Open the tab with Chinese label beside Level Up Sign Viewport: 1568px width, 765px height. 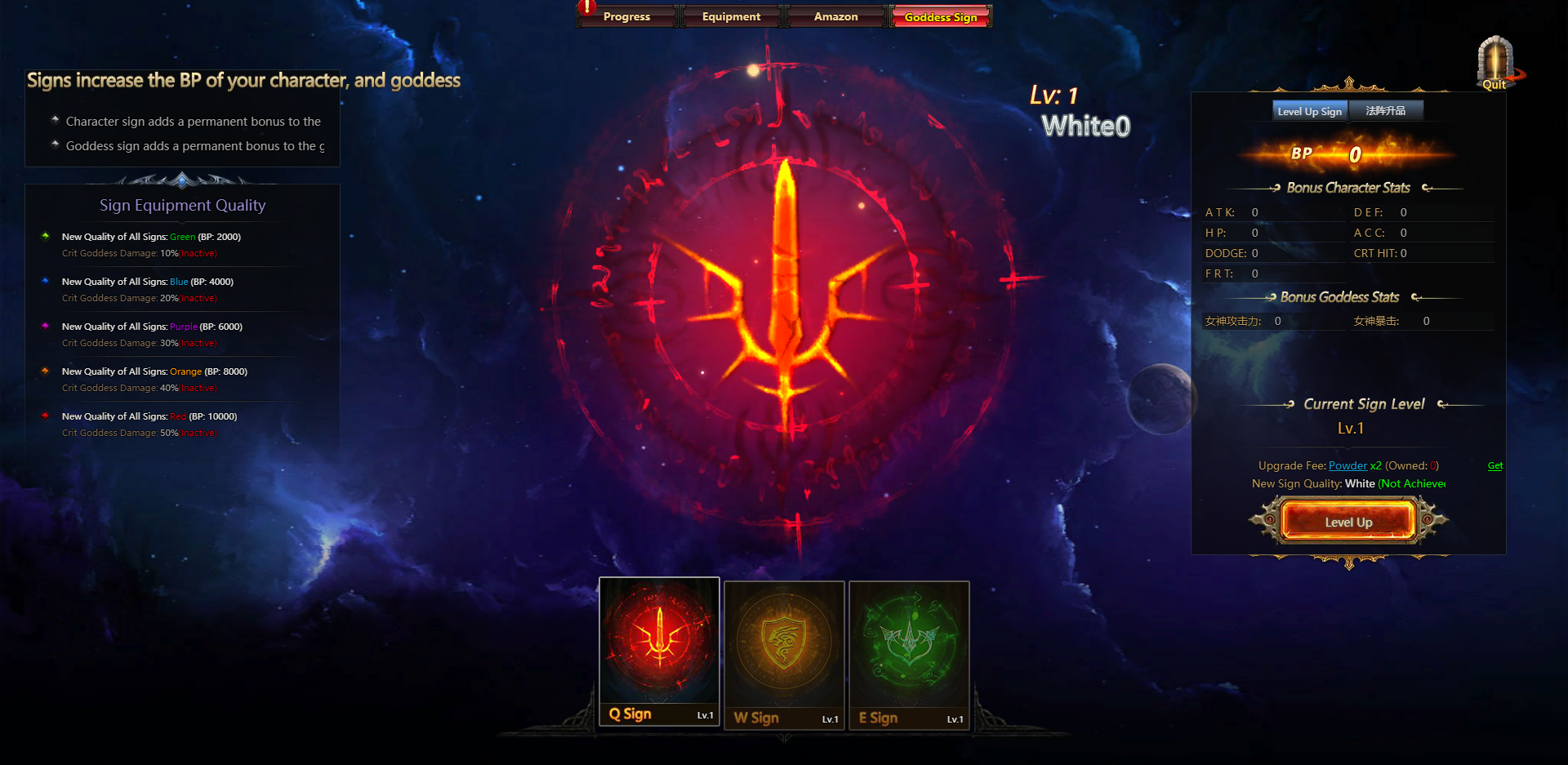(1386, 111)
